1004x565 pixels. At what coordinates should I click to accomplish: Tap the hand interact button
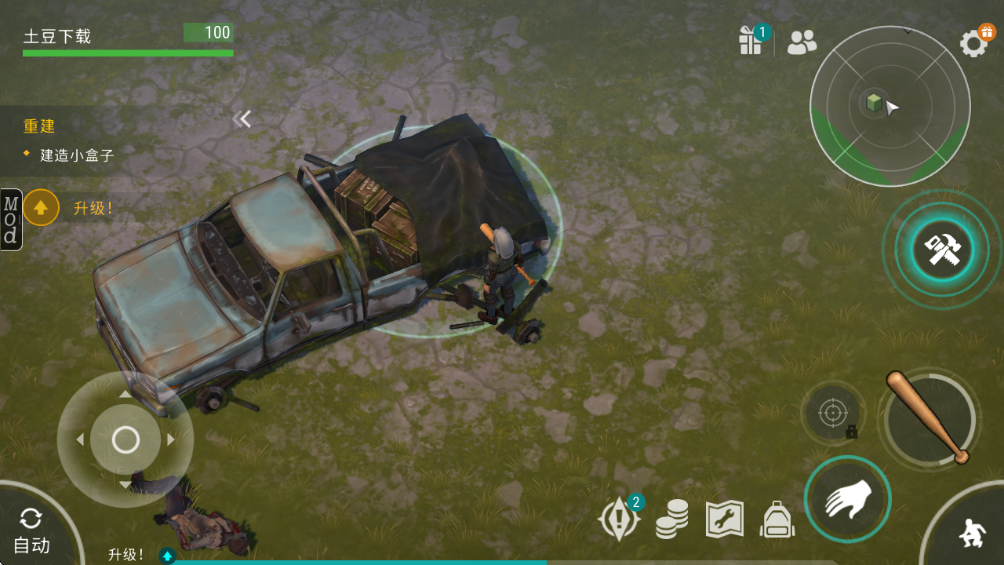pos(847,499)
